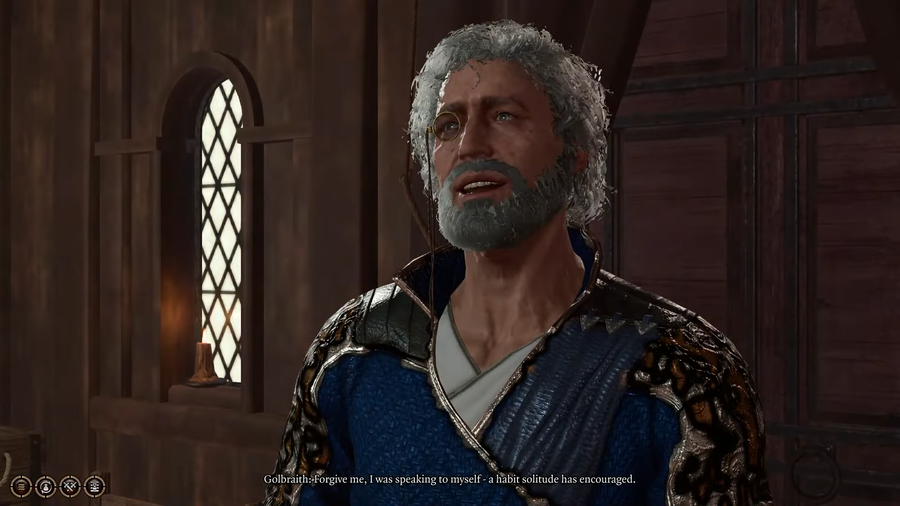Select the crossed swords icon
900x506 pixels.
tap(70, 486)
